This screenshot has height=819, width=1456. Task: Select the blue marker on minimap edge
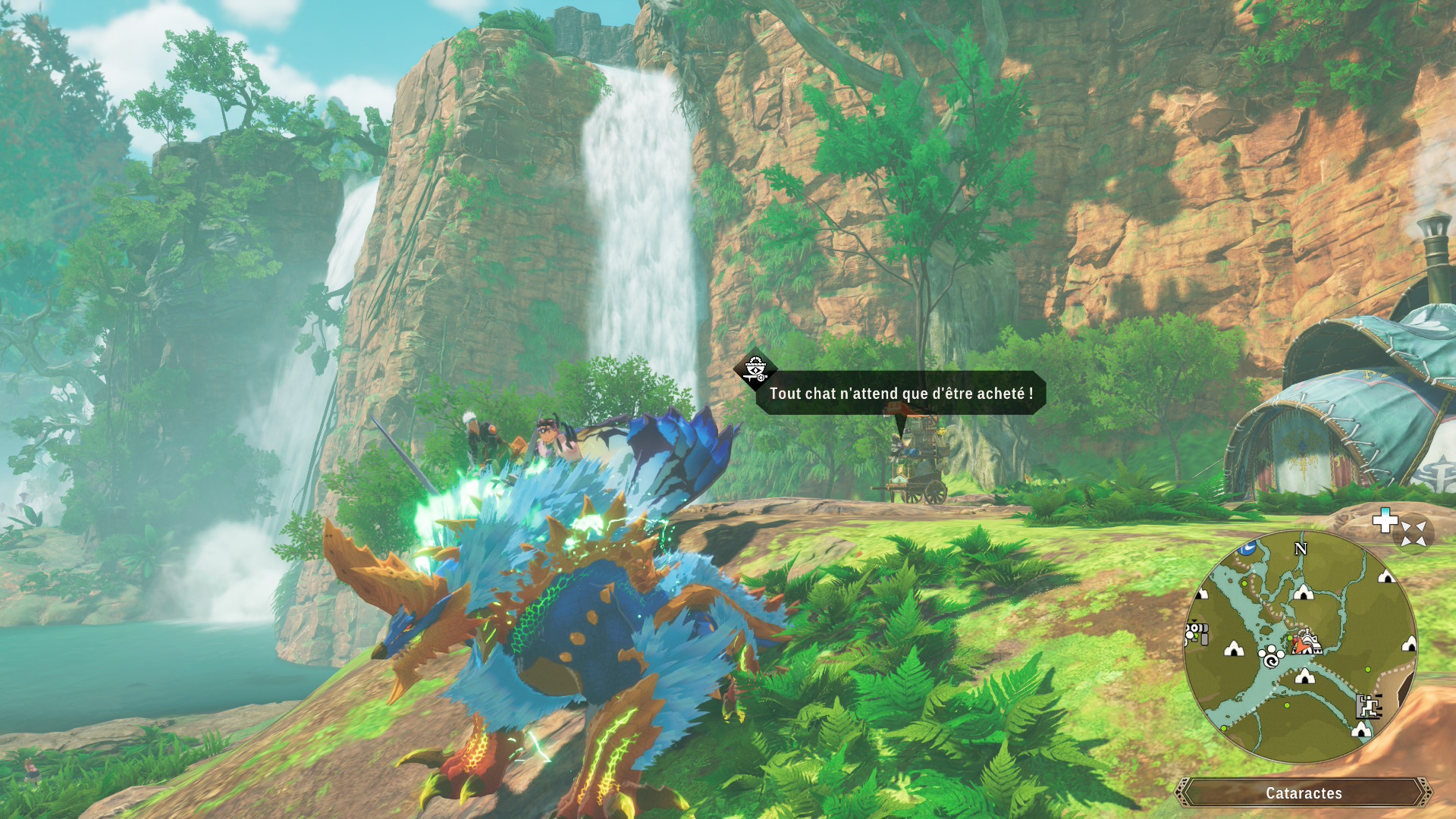(1247, 548)
